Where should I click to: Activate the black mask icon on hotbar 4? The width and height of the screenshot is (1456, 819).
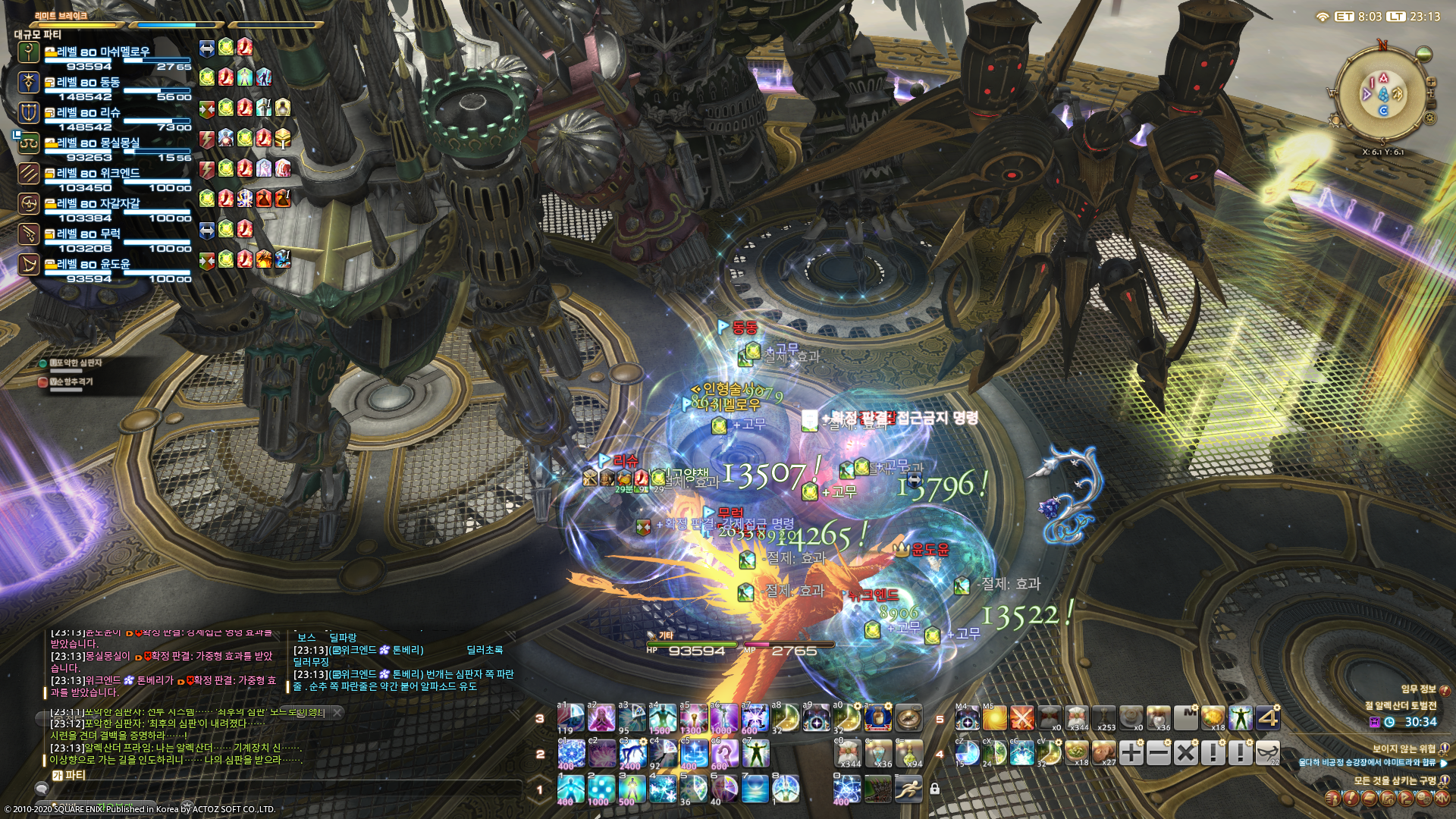(x=1267, y=753)
